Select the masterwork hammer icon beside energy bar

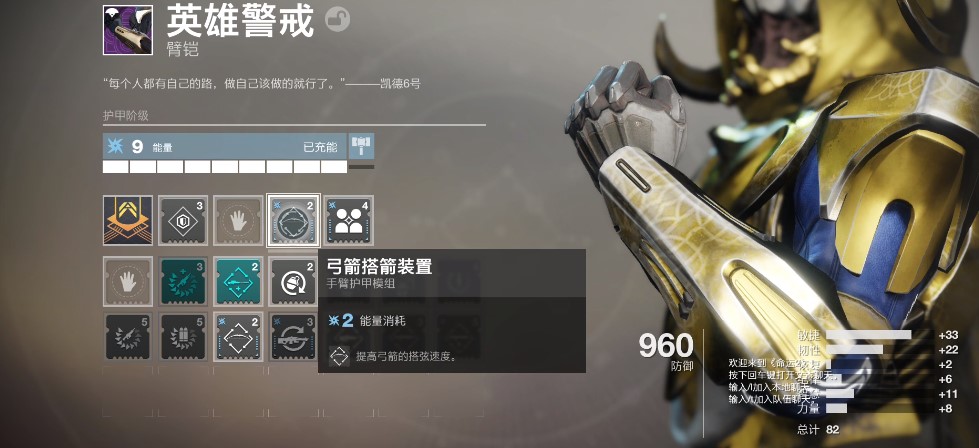tap(361, 147)
